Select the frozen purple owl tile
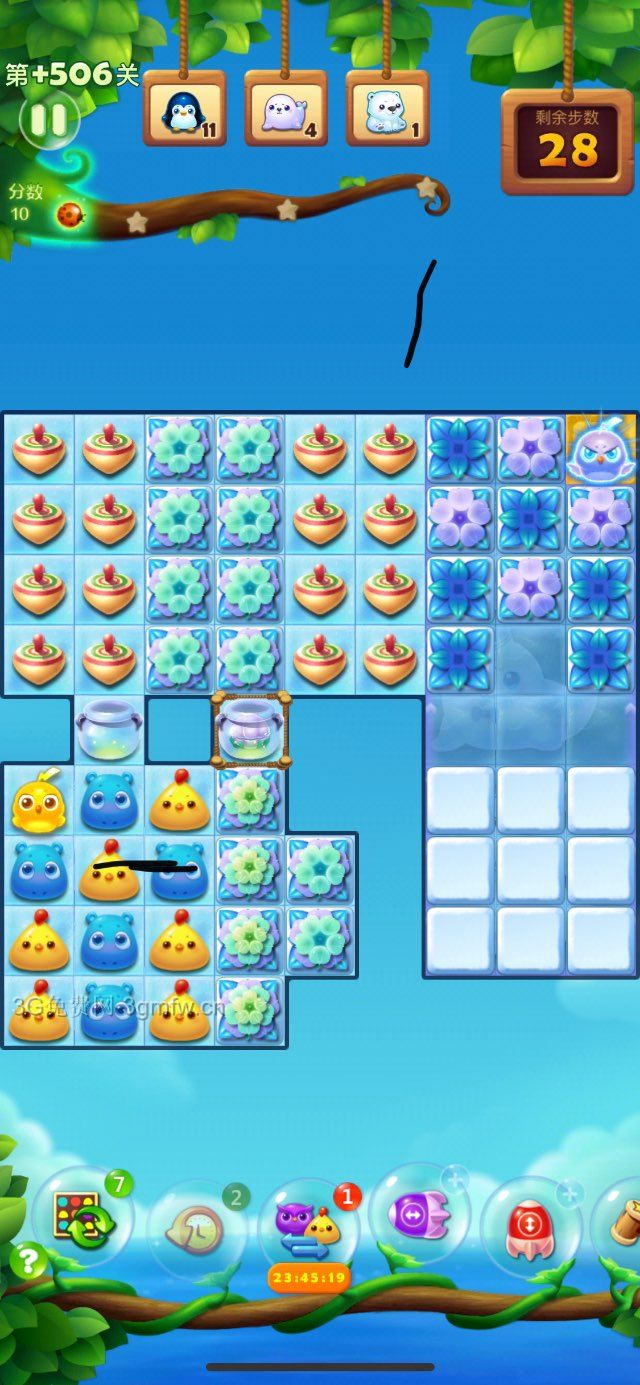 (x=601, y=450)
